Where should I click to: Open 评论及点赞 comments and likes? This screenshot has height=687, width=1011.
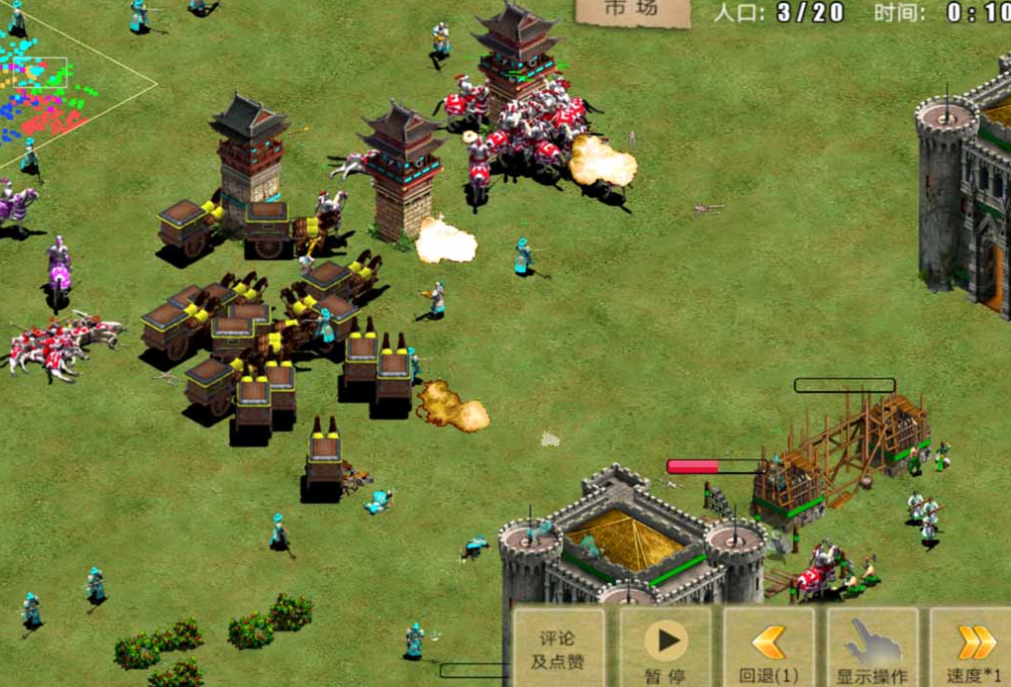click(559, 648)
